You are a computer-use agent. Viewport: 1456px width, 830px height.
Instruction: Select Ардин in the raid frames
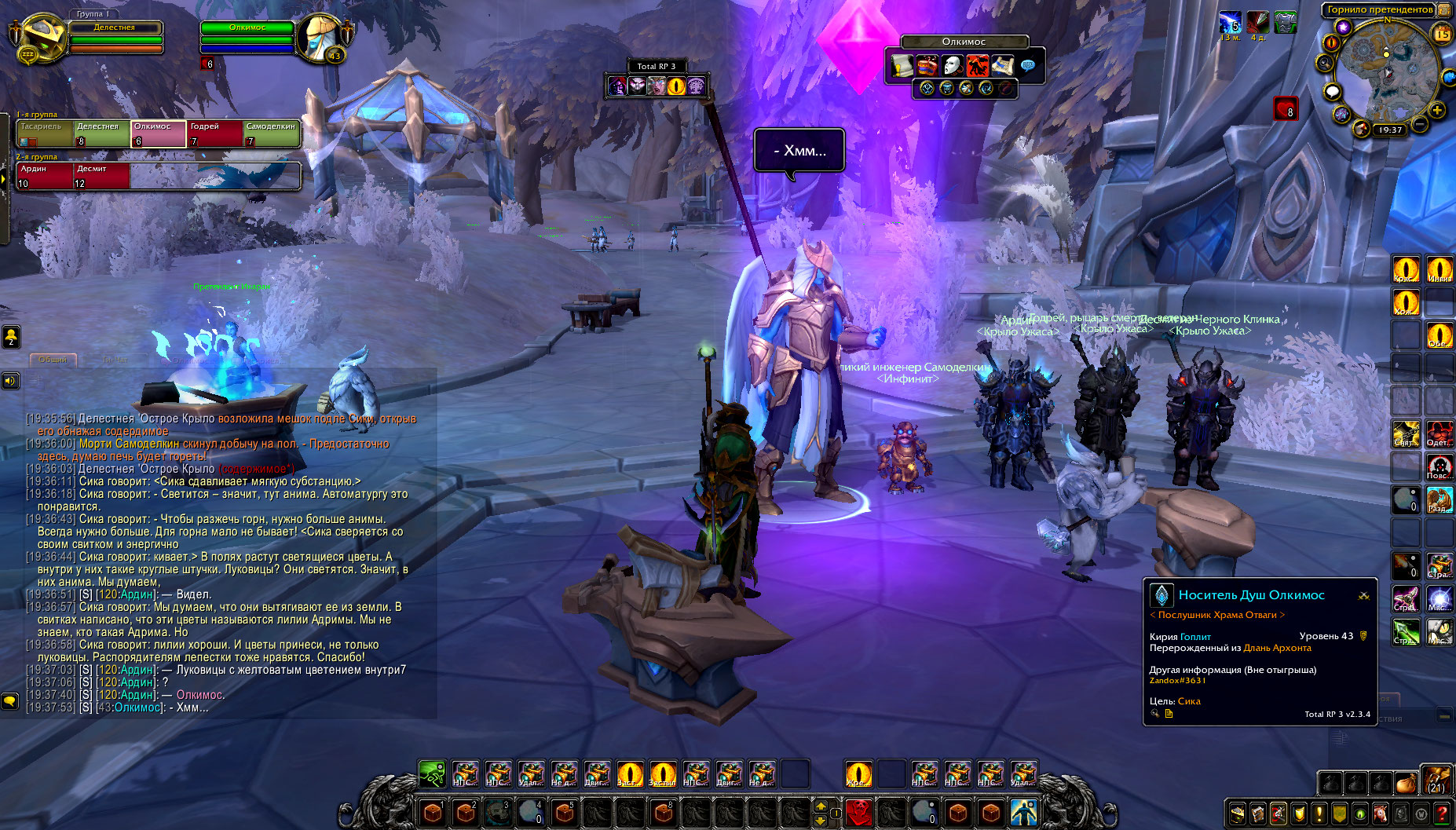[x=44, y=176]
